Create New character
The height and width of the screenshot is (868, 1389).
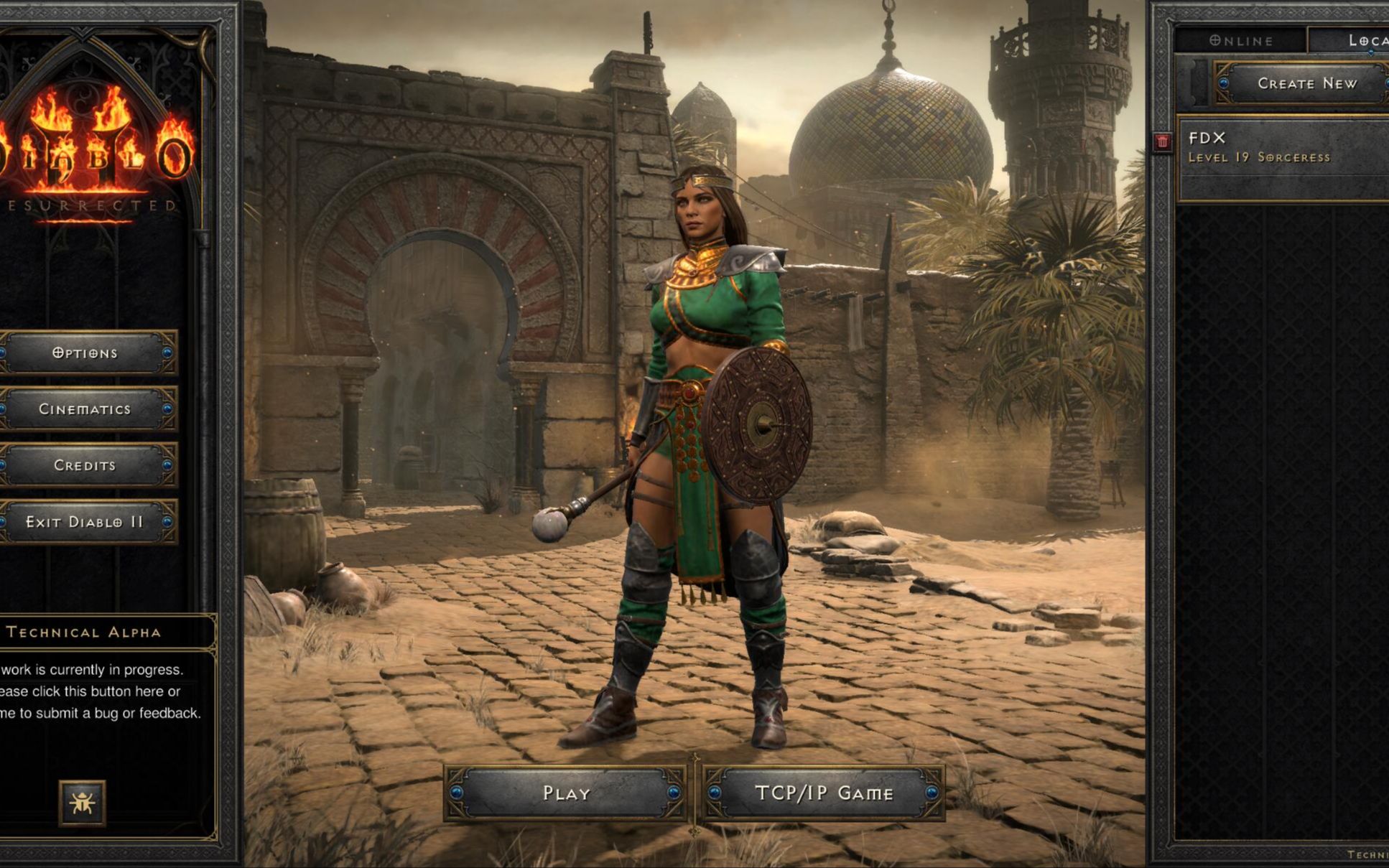click(x=1306, y=83)
